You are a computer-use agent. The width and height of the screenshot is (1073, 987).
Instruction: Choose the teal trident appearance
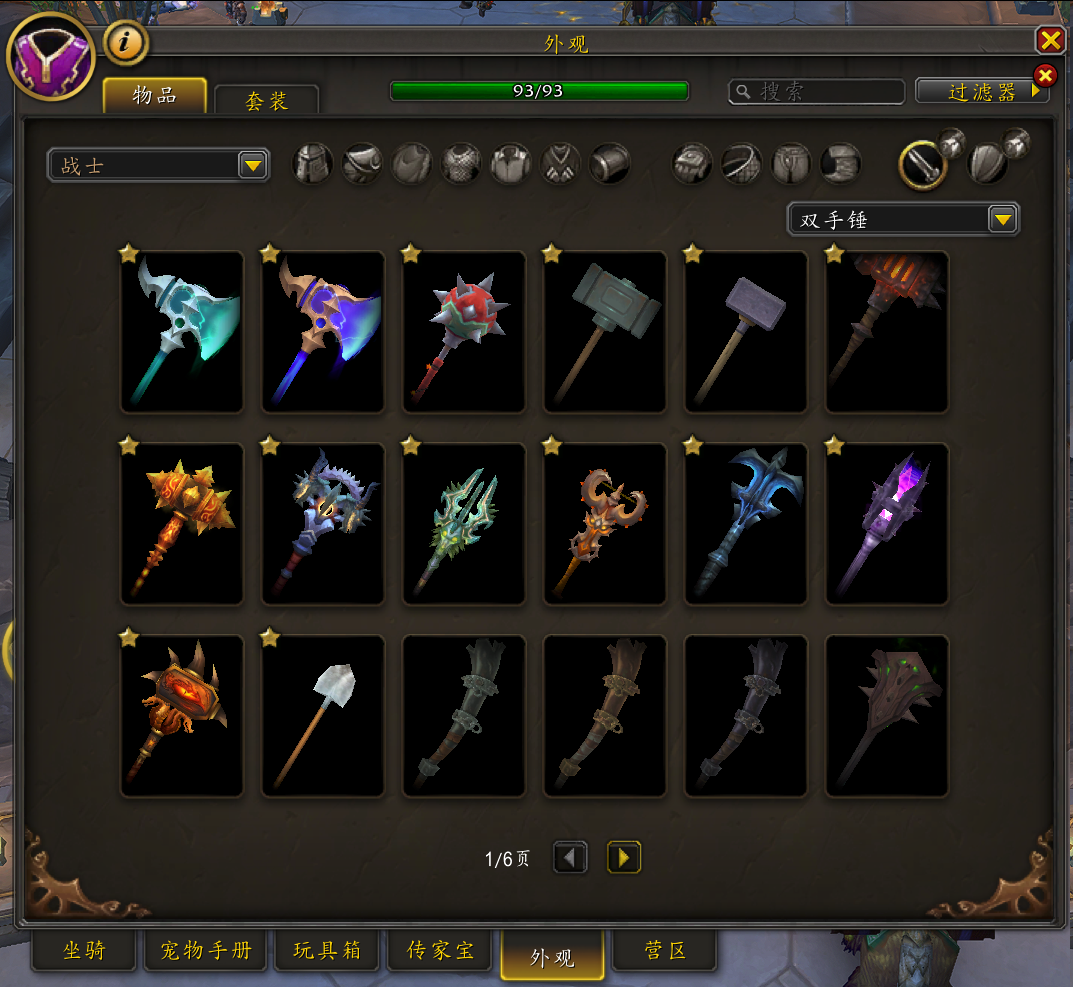pos(464,524)
